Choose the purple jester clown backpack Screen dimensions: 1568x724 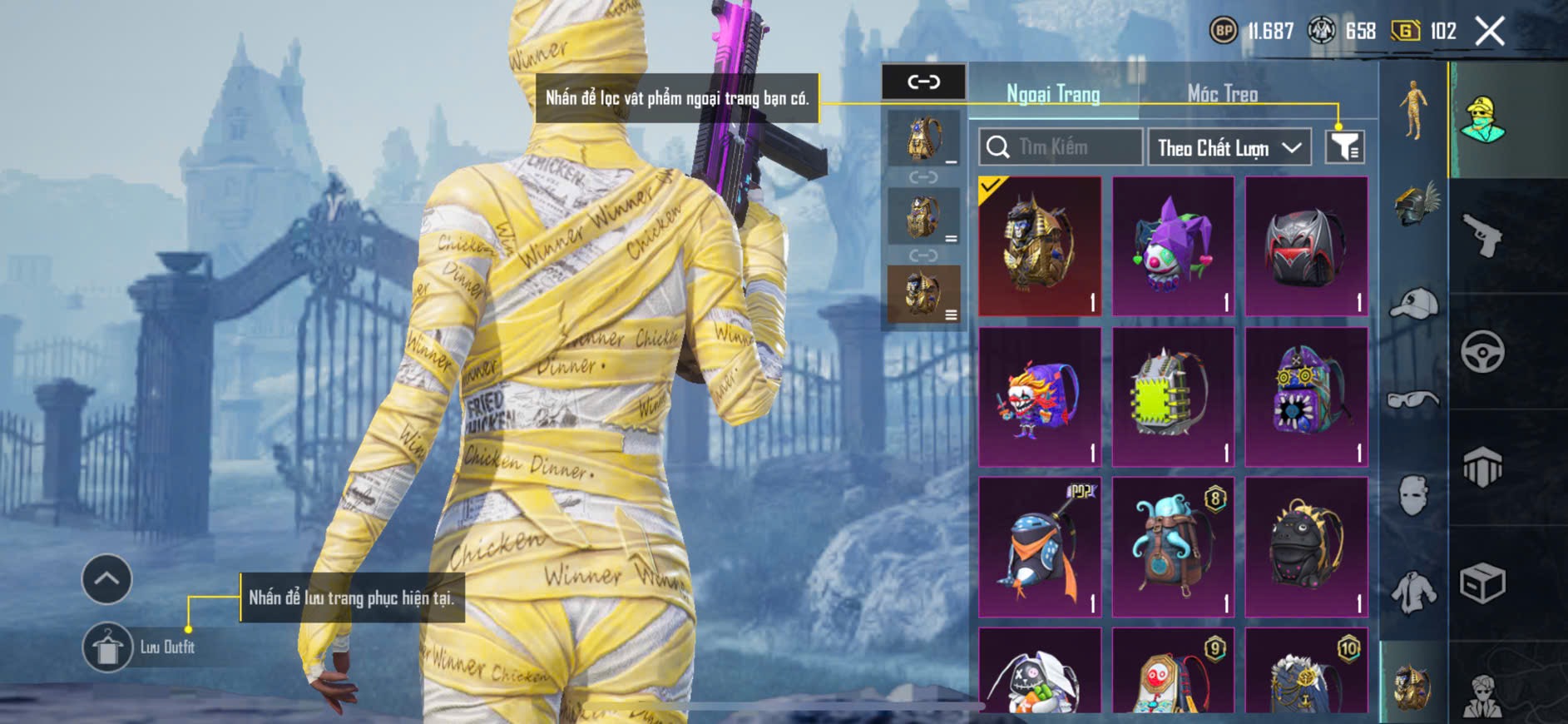[x=1173, y=245]
